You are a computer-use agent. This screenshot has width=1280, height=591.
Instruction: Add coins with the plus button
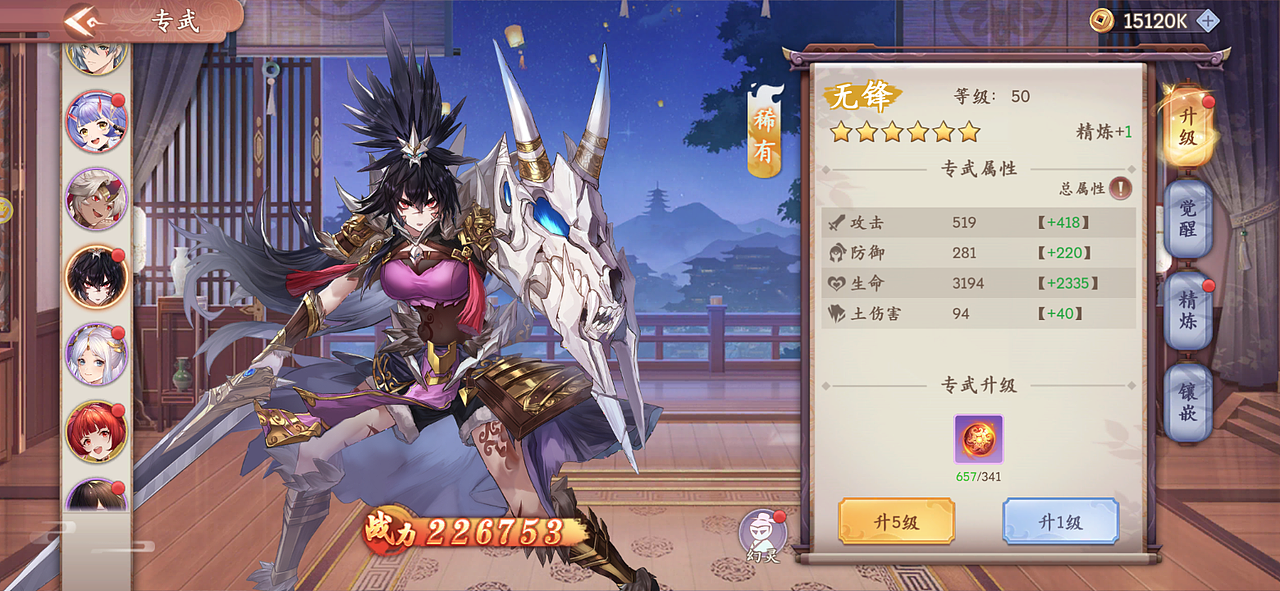[1207, 20]
